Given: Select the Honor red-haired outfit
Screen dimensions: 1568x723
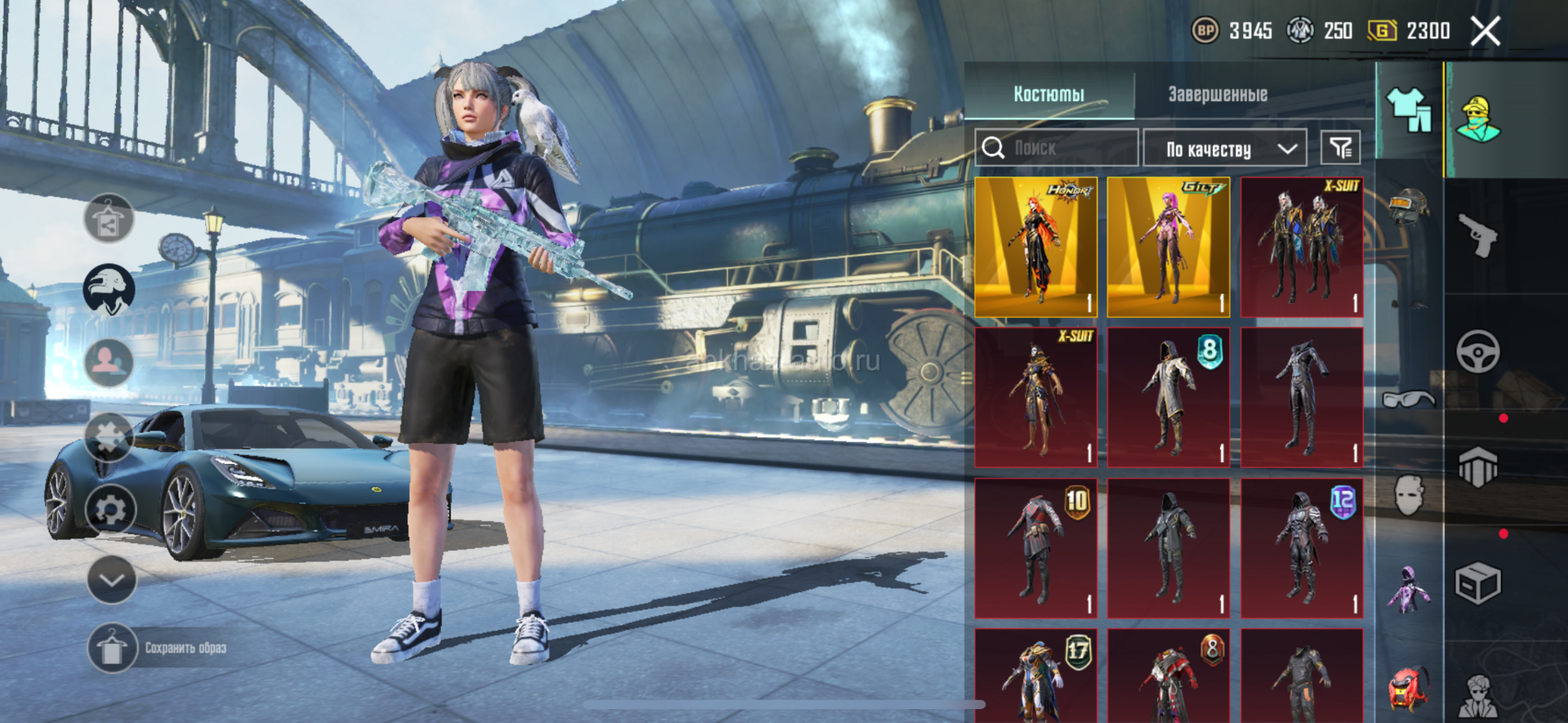Looking at the screenshot, I should click(x=1036, y=247).
